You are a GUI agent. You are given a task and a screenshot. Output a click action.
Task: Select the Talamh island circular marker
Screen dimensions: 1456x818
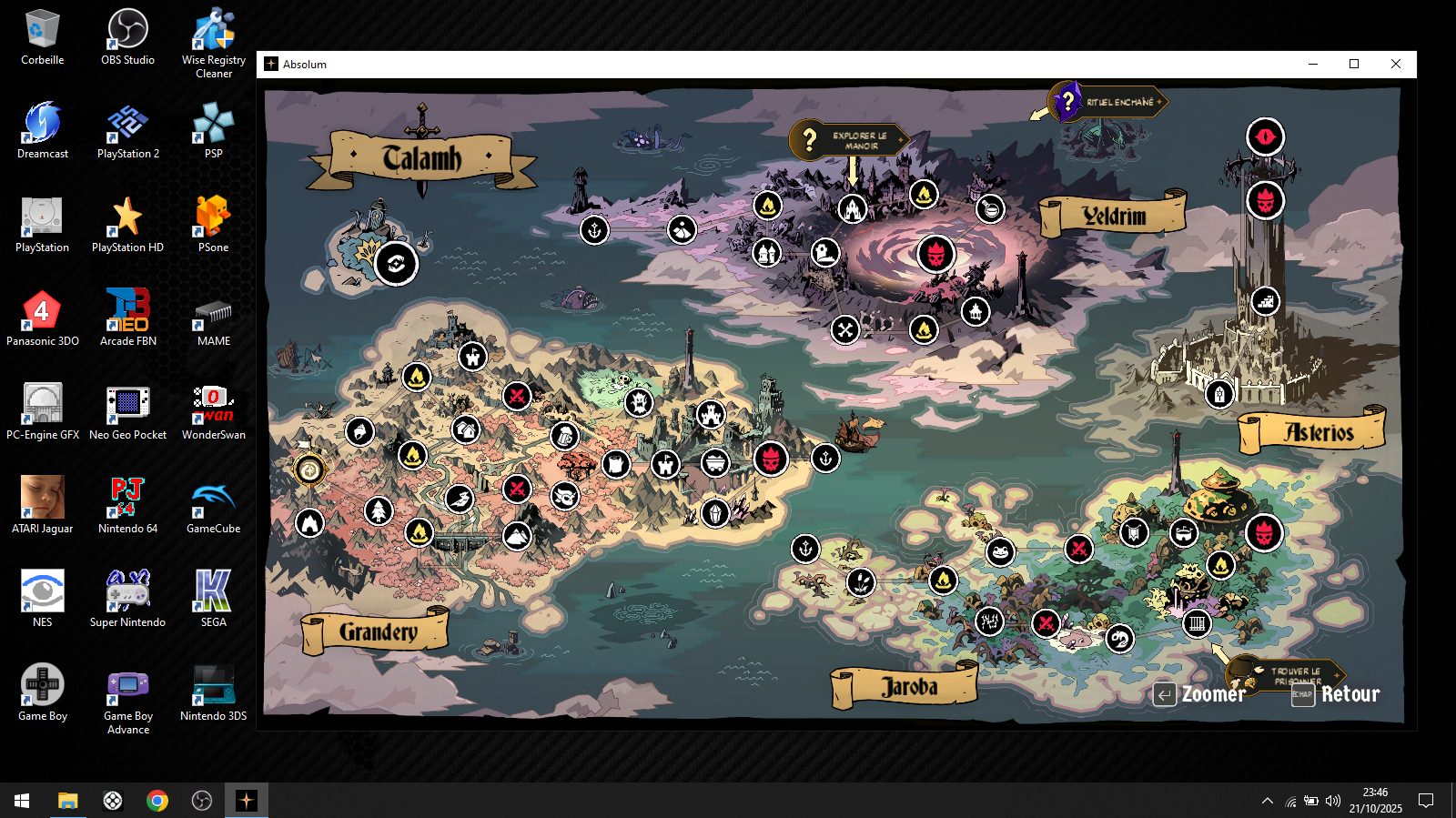click(x=396, y=264)
